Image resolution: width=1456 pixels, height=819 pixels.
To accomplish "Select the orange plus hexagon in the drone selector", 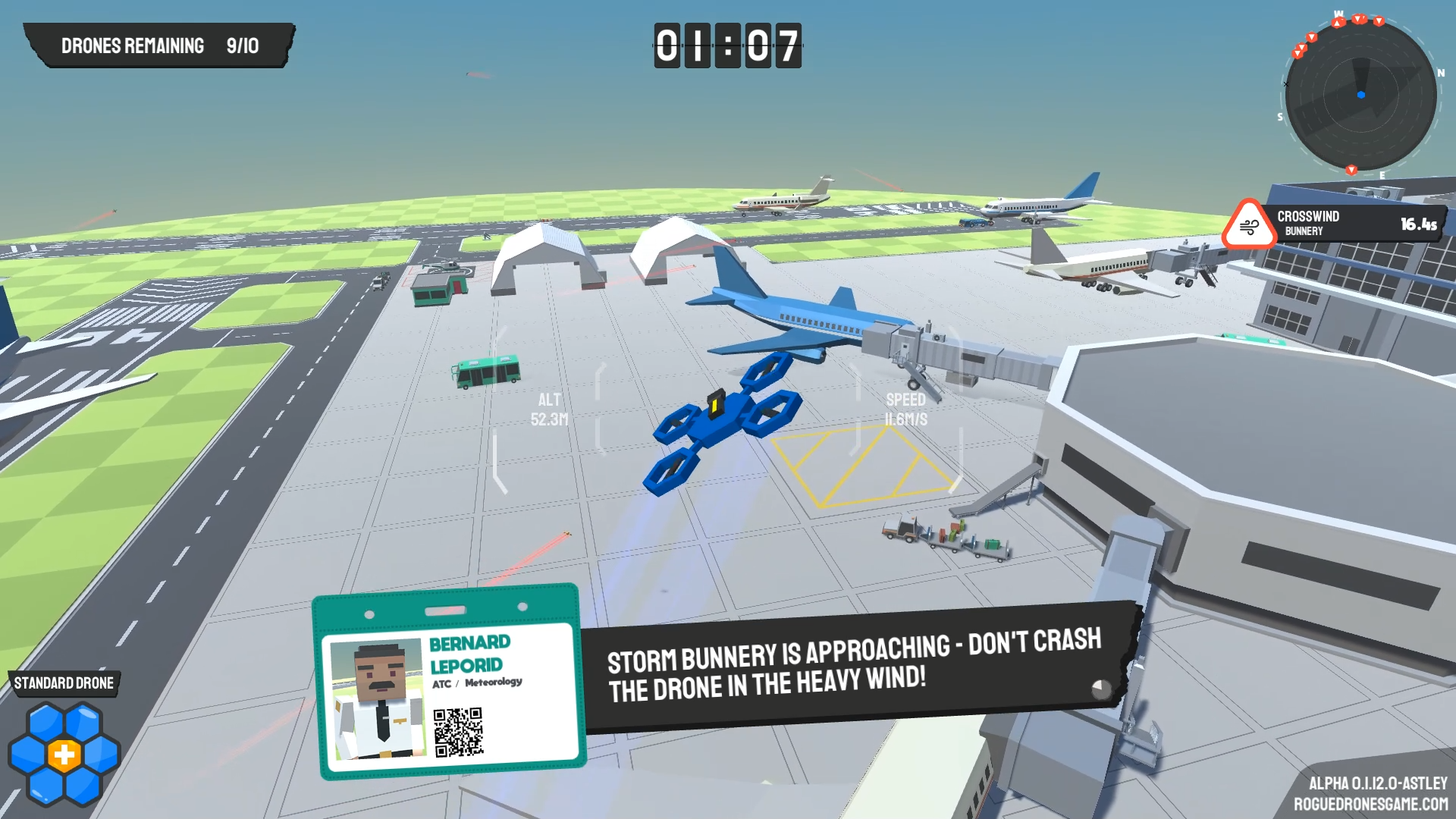I will [64, 755].
